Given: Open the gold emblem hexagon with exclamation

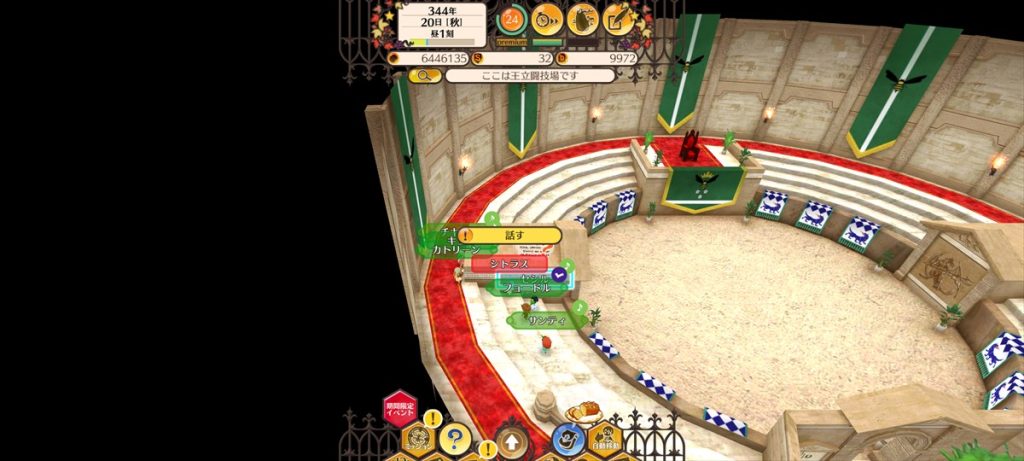Looking at the screenshot, I should tap(418, 438).
